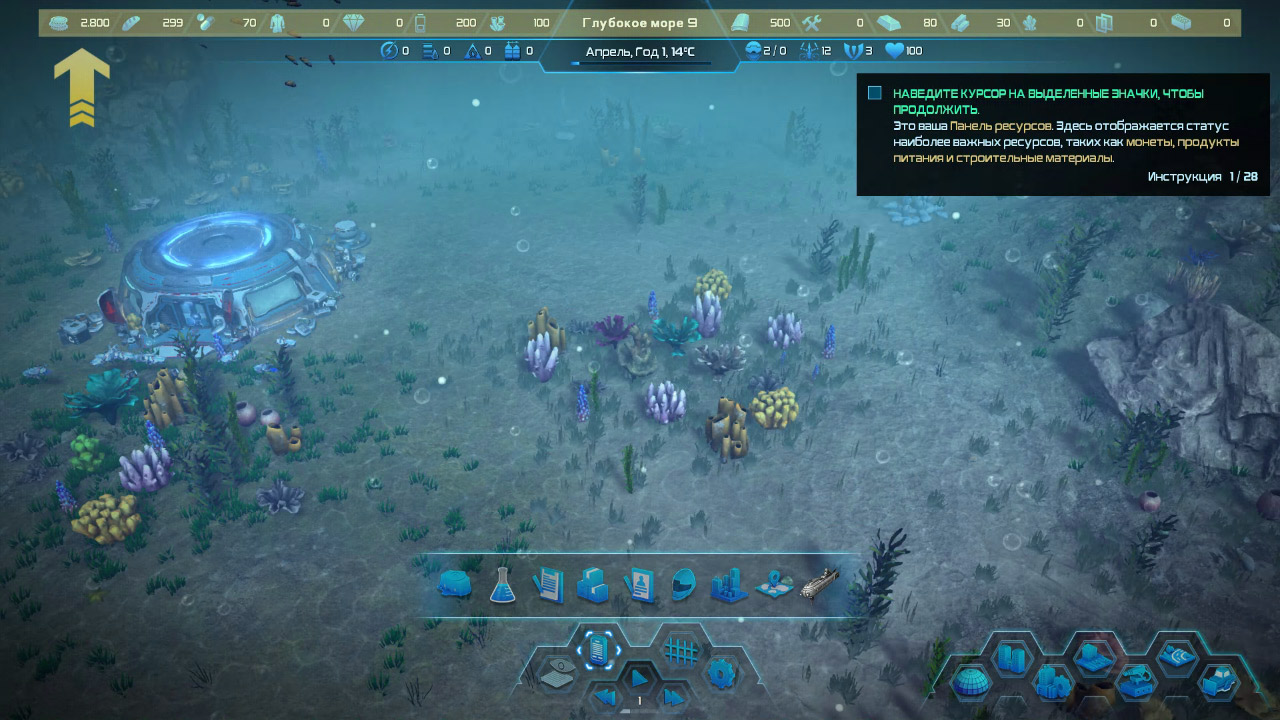Toggle the eye layer visibility button
Image resolution: width=1280 pixels, height=720 pixels.
[x=557, y=677]
